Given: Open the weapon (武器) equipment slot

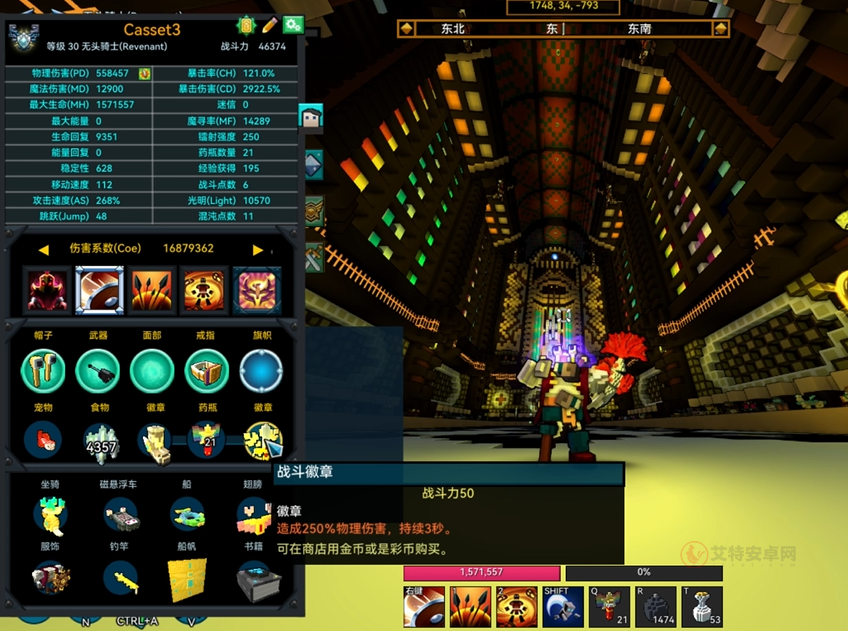Looking at the screenshot, I should pos(98,372).
